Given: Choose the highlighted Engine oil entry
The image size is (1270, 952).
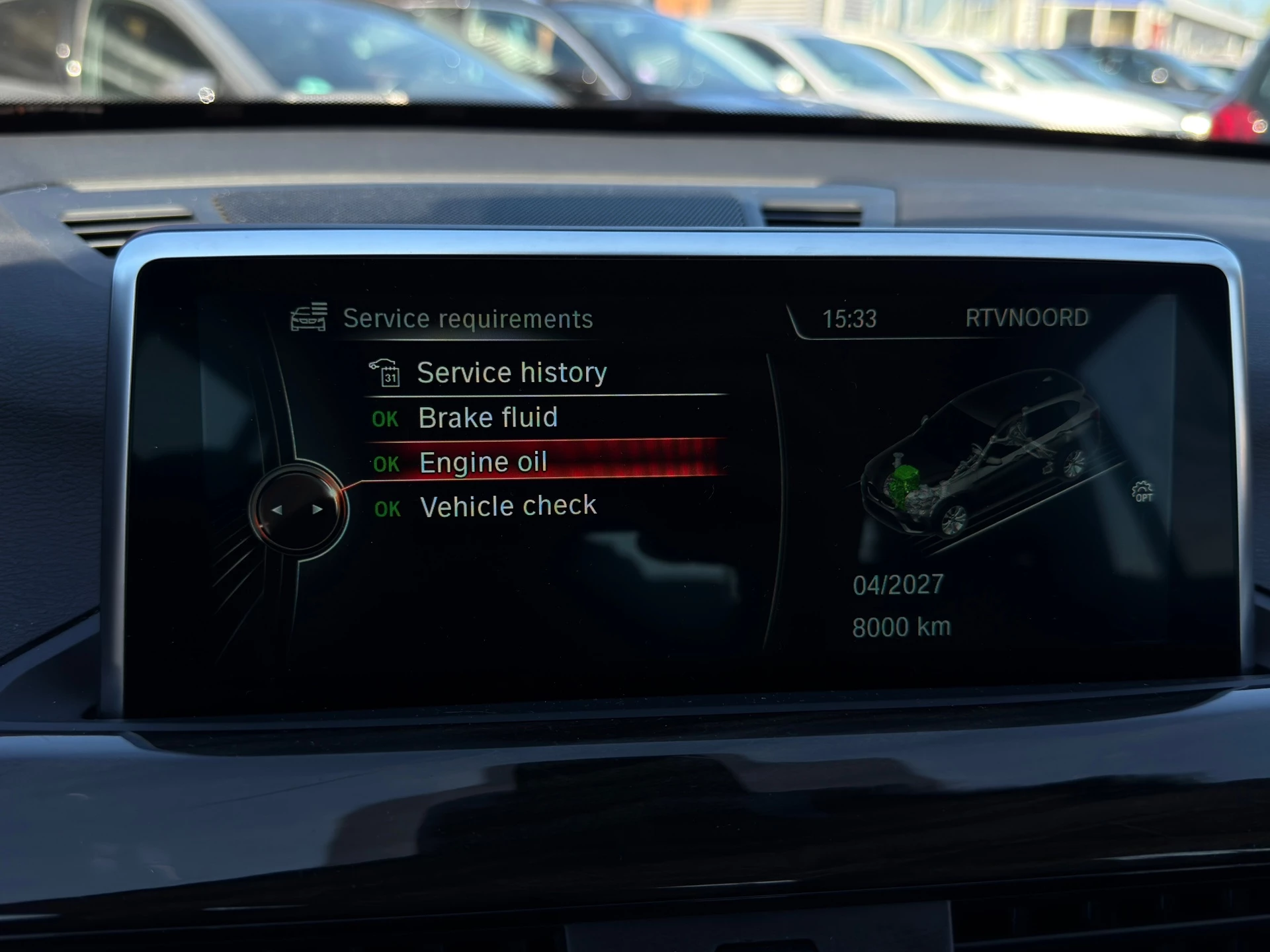Looking at the screenshot, I should tap(483, 462).
